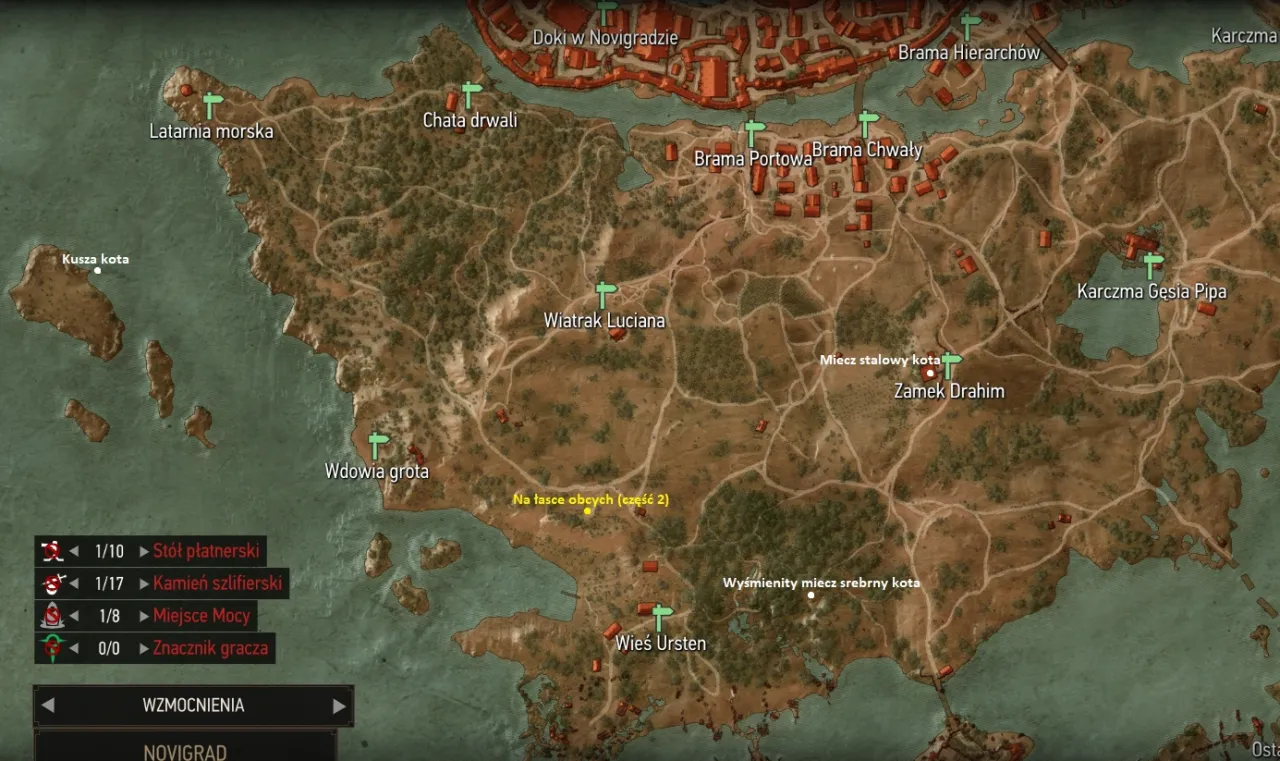This screenshot has width=1280, height=761.
Task: Pick the Wiatrak Luciana signpost marker
Action: point(605,294)
